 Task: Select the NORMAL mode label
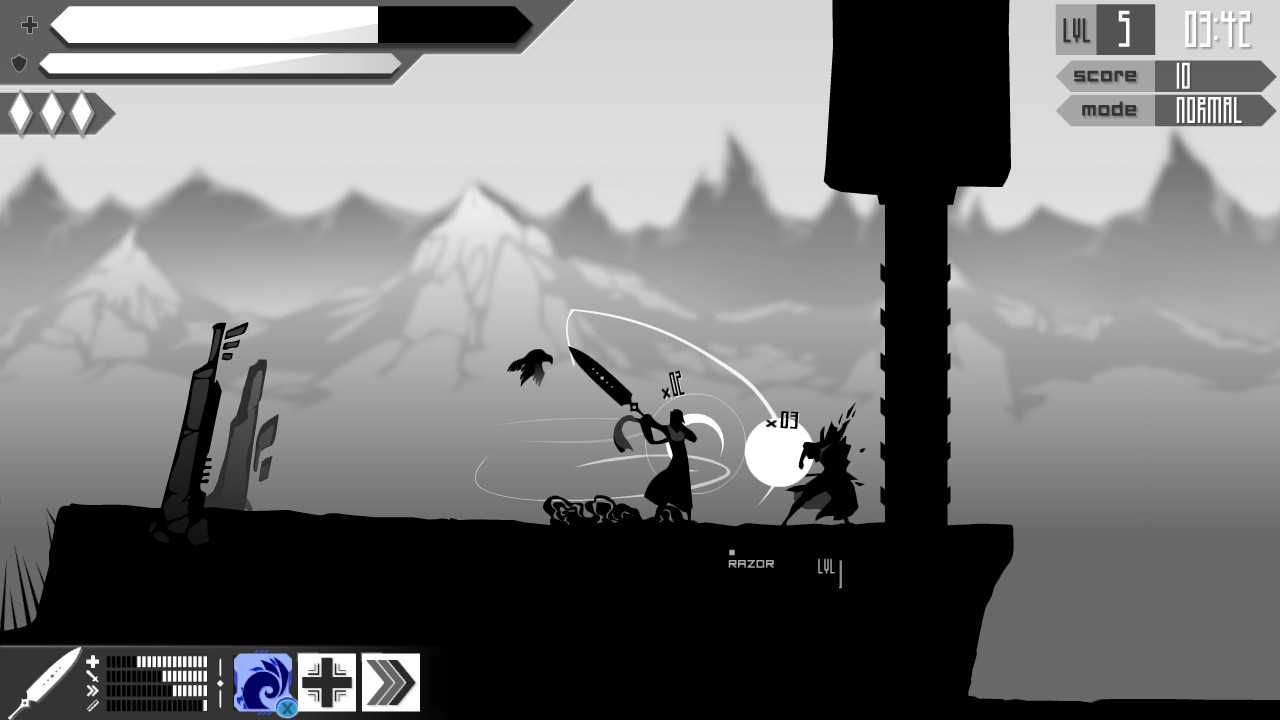[x=1207, y=111]
